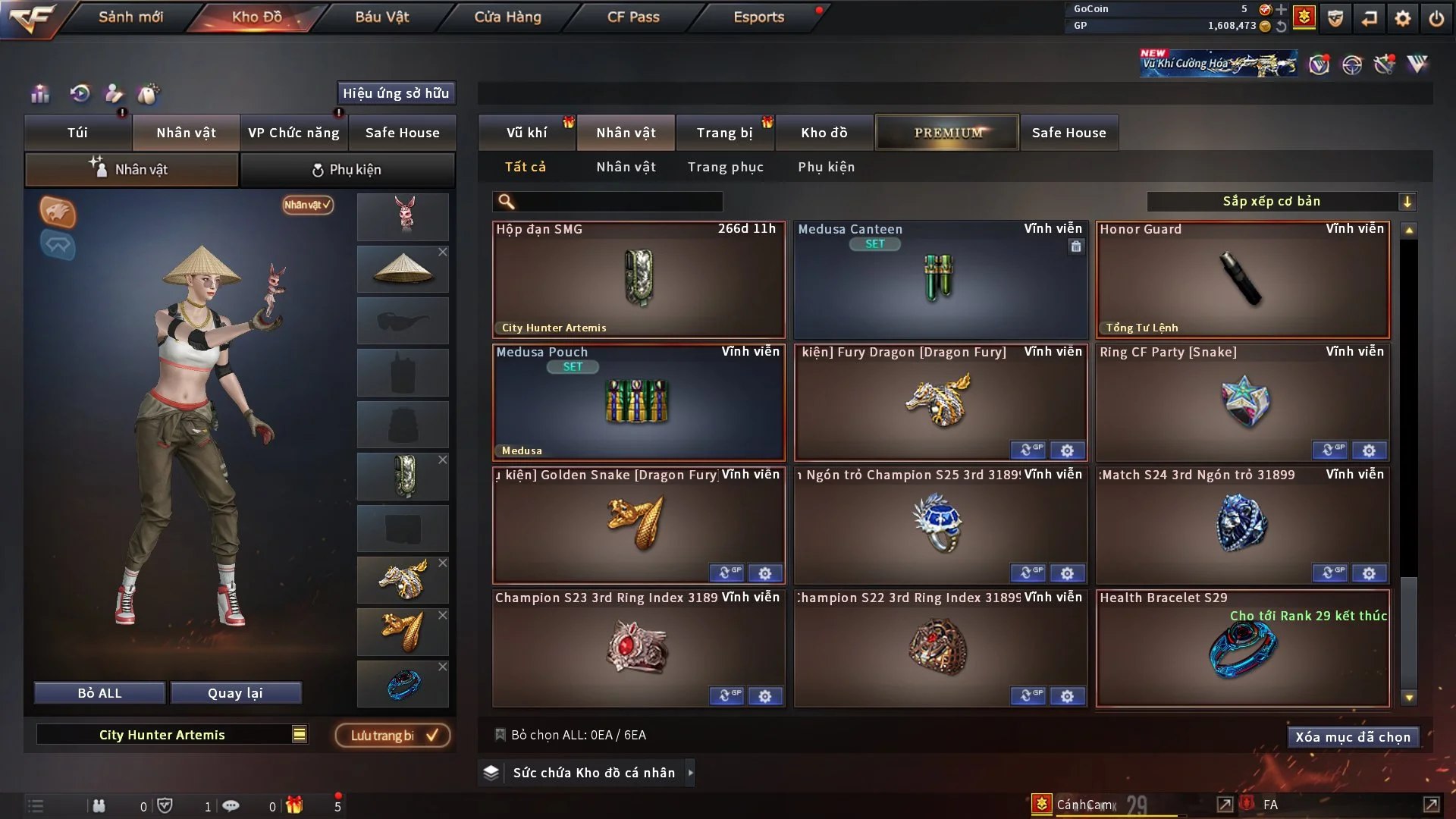Select the Health Bracelet S29 item
This screenshot has width=1456, height=819.
pyautogui.click(x=1242, y=648)
